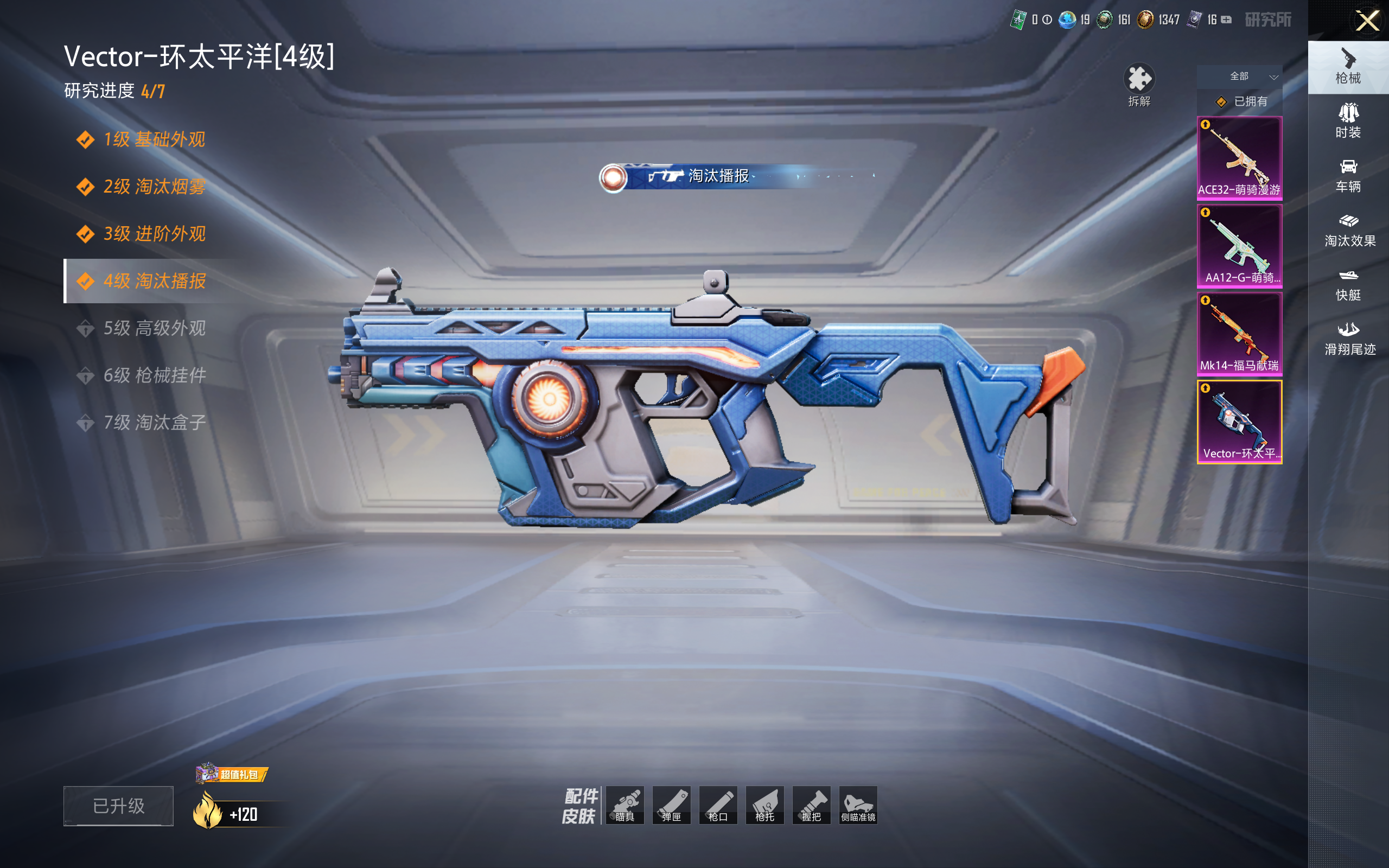Close the research lab screen

click(1367, 21)
